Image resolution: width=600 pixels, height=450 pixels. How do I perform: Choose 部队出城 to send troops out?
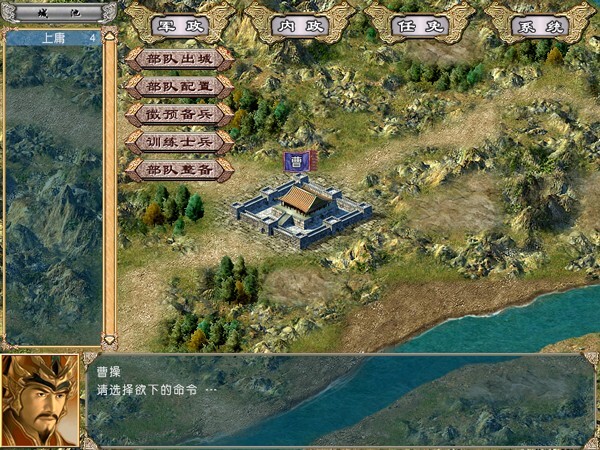(x=179, y=59)
